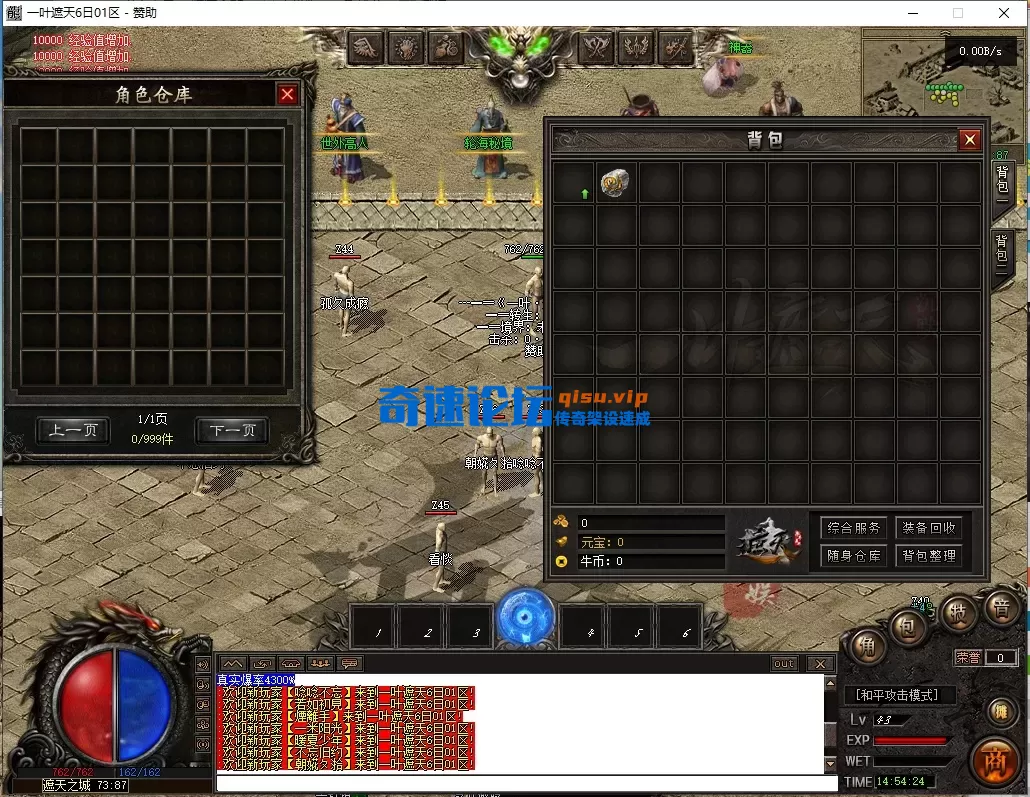Select the scroll item in the backpack
Screen dimensions: 1030x797
point(615,183)
